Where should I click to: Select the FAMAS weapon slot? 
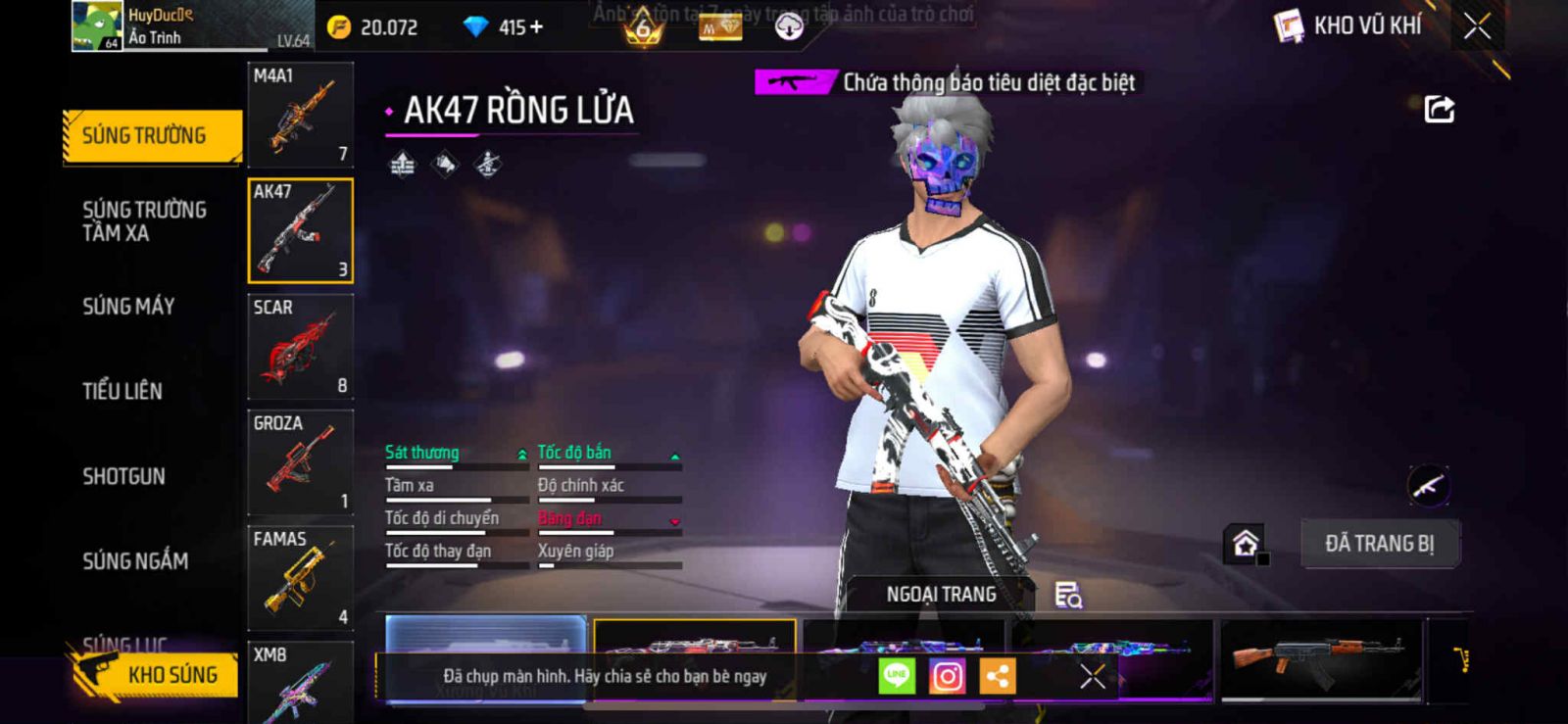coord(300,578)
